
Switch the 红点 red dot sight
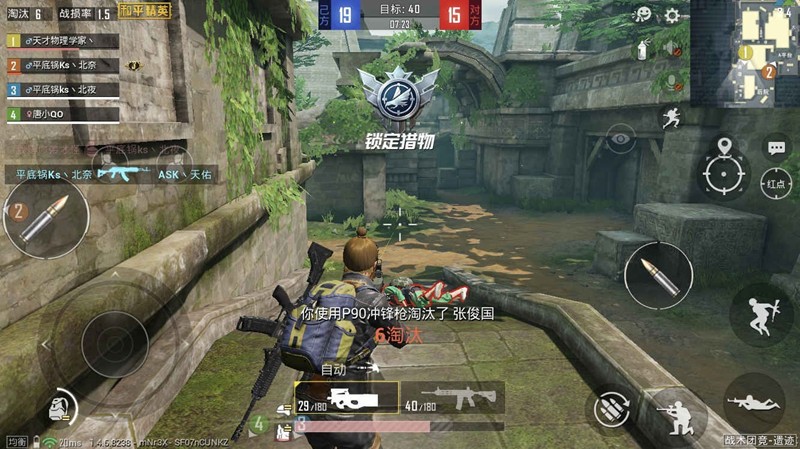(777, 183)
